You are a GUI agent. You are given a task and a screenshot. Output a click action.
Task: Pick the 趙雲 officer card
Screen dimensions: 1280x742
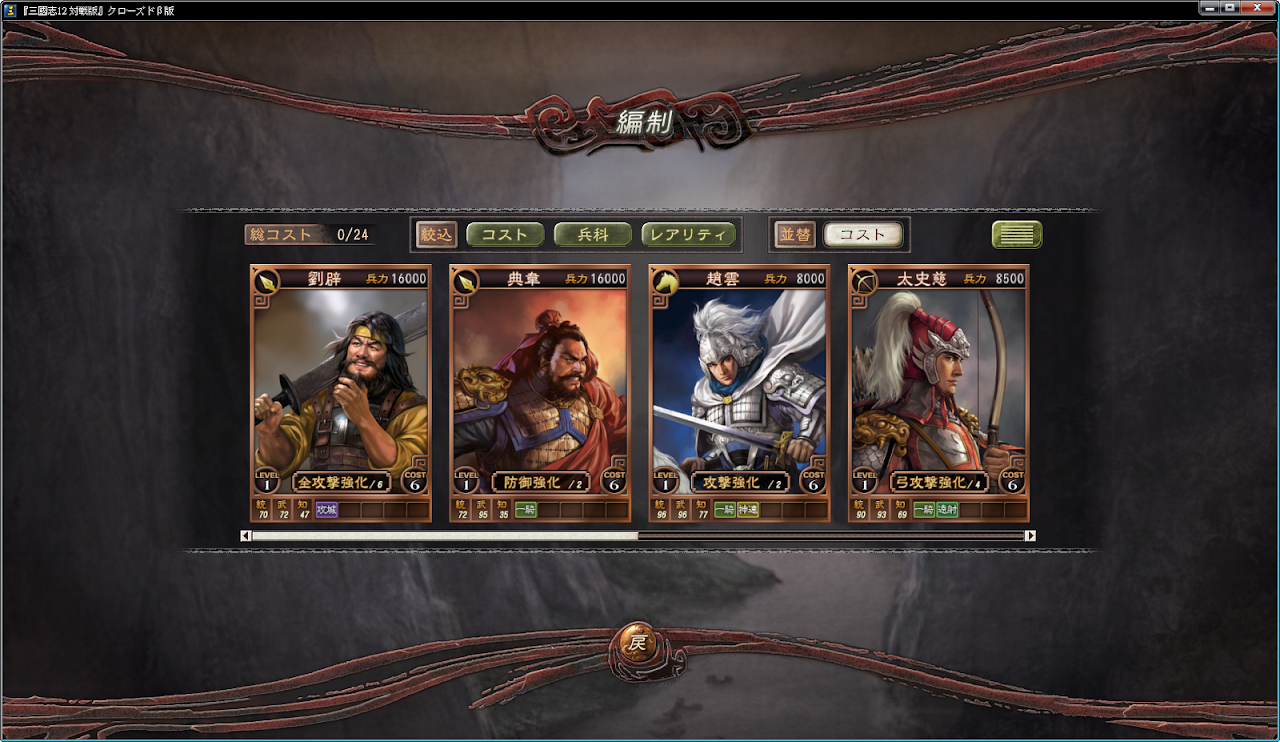pyautogui.click(x=739, y=390)
